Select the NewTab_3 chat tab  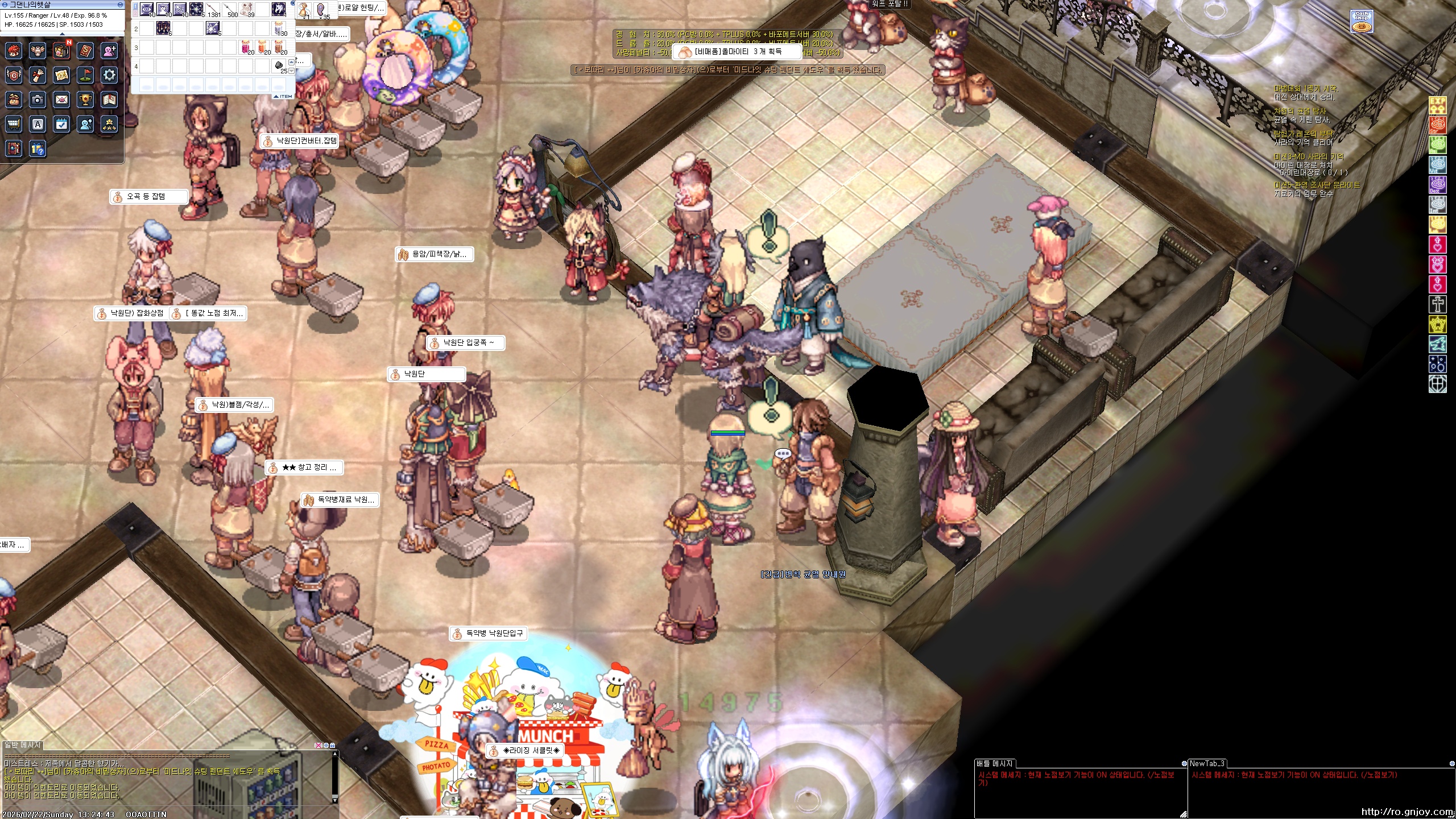(1207, 763)
